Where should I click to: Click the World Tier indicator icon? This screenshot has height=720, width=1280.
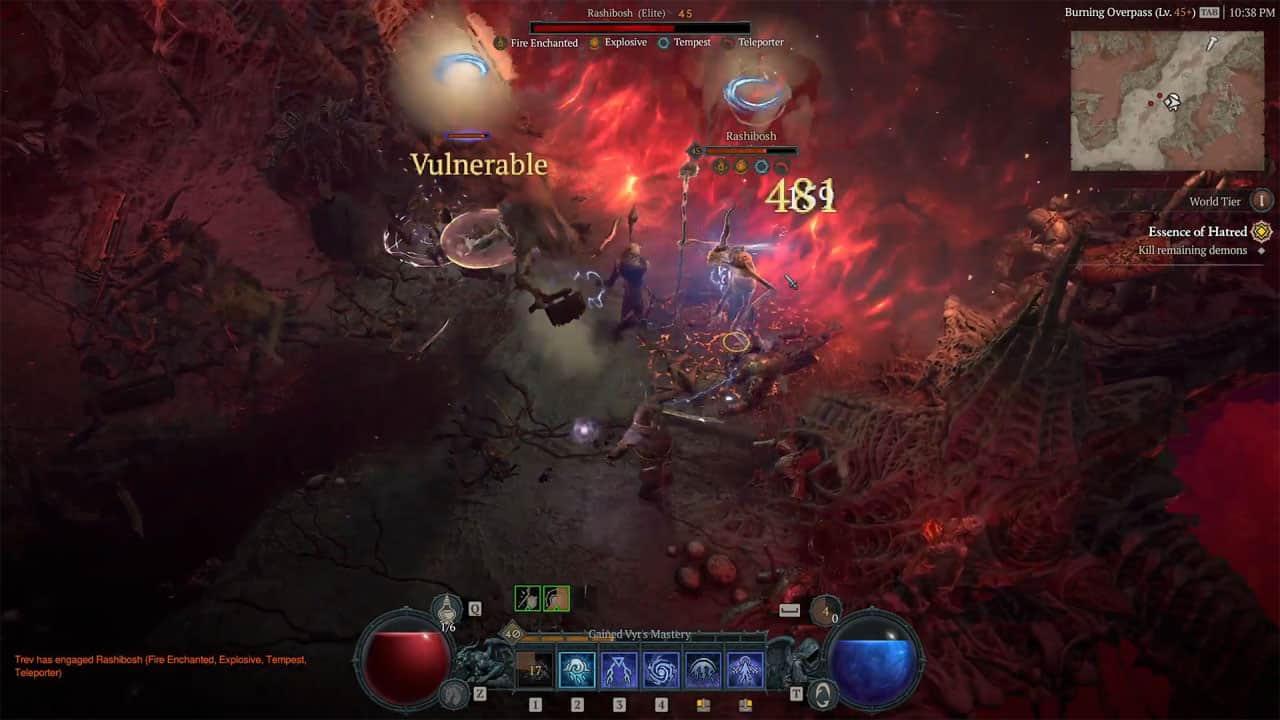click(x=1262, y=201)
